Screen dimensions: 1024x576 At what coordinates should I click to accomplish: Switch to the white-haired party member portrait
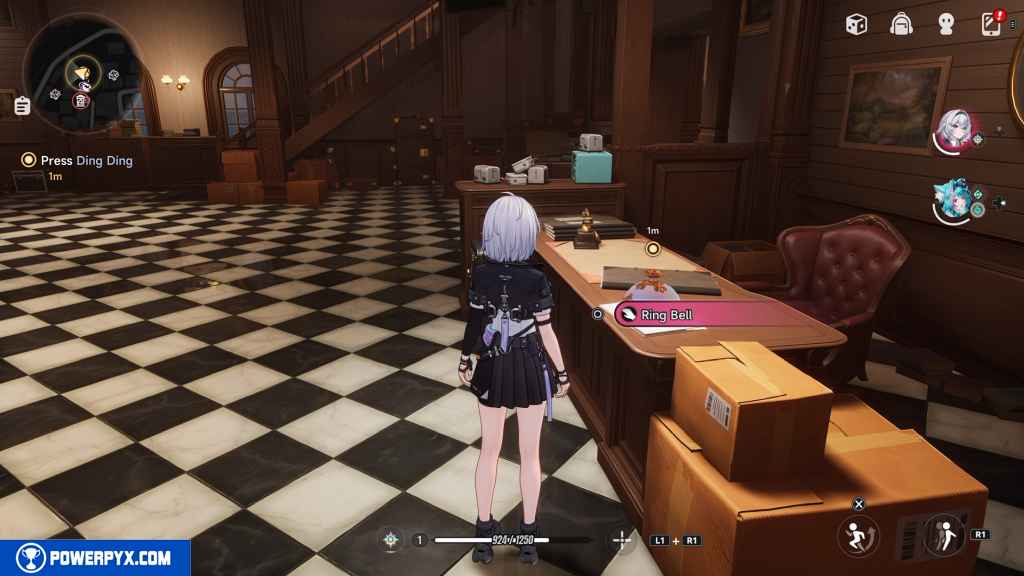pyautogui.click(x=952, y=131)
